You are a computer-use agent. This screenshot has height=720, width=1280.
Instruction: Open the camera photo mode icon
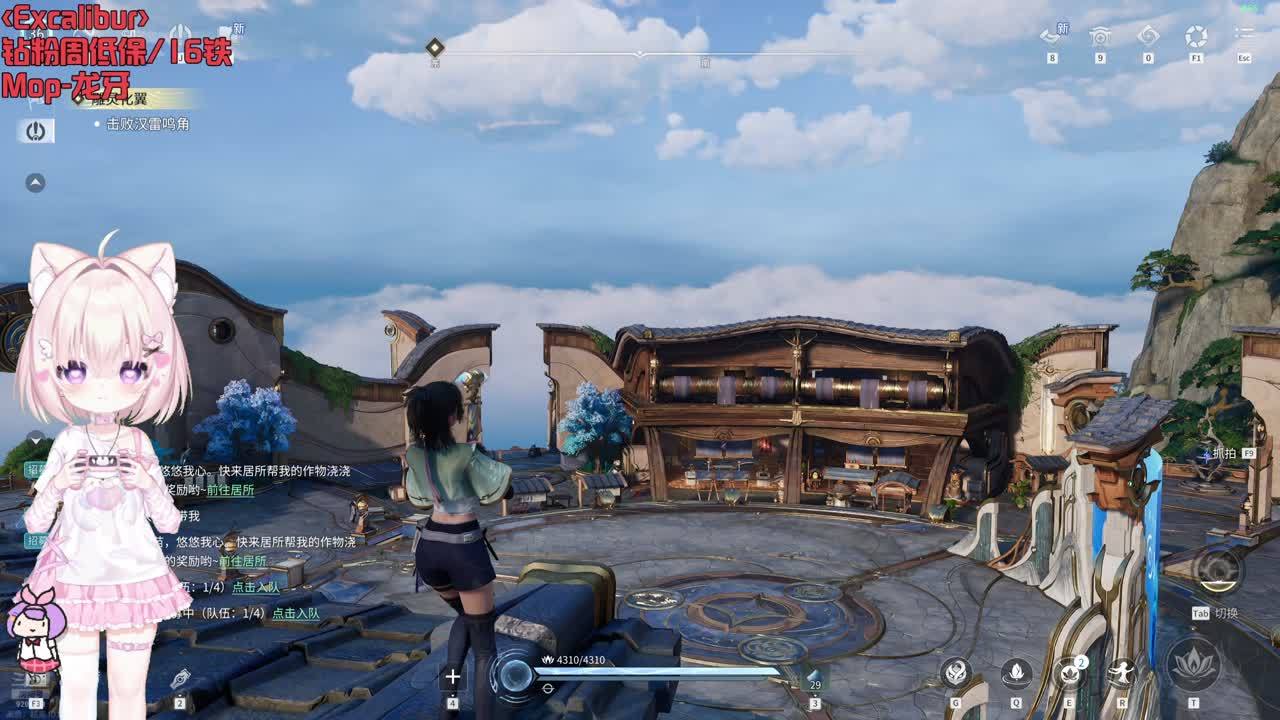(x=1100, y=37)
